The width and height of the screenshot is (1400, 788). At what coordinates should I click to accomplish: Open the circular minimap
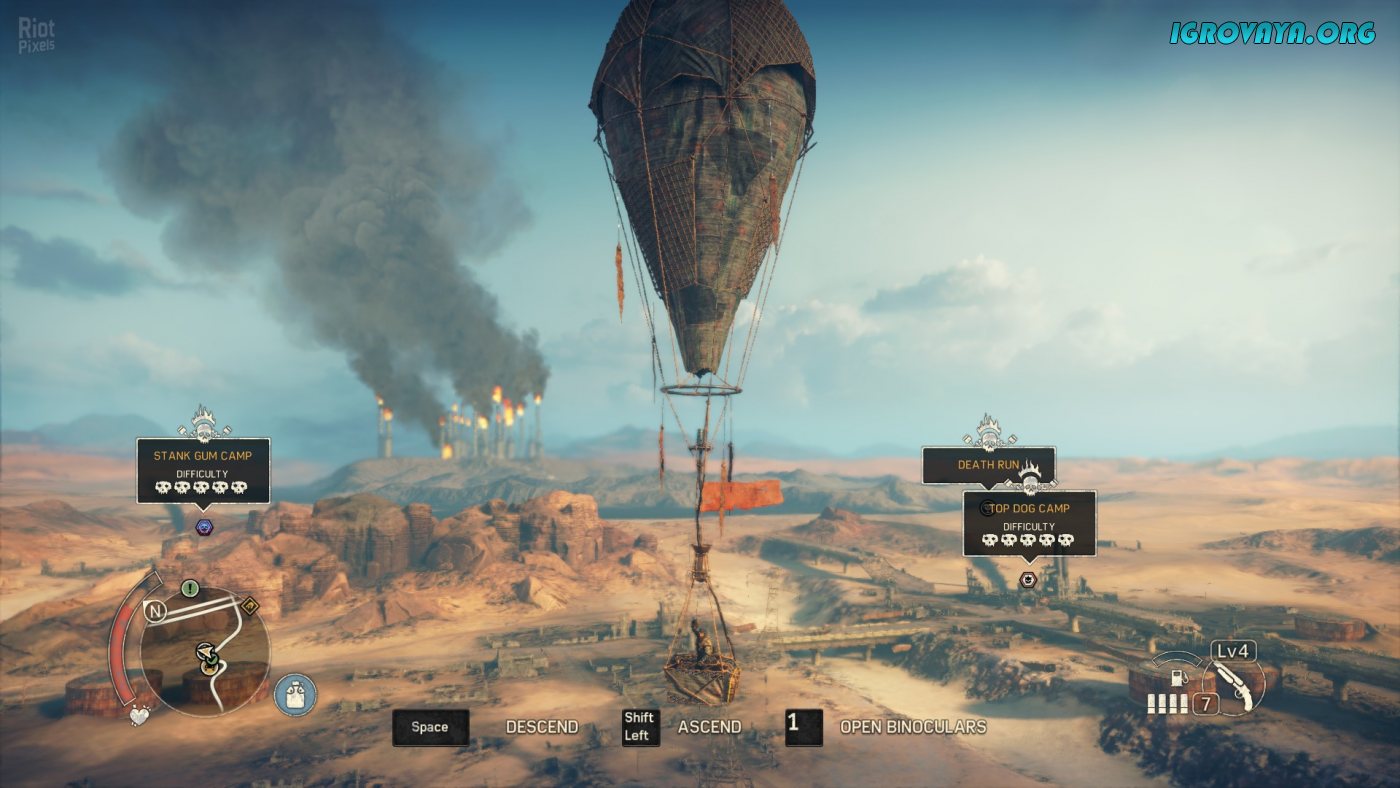click(206, 650)
